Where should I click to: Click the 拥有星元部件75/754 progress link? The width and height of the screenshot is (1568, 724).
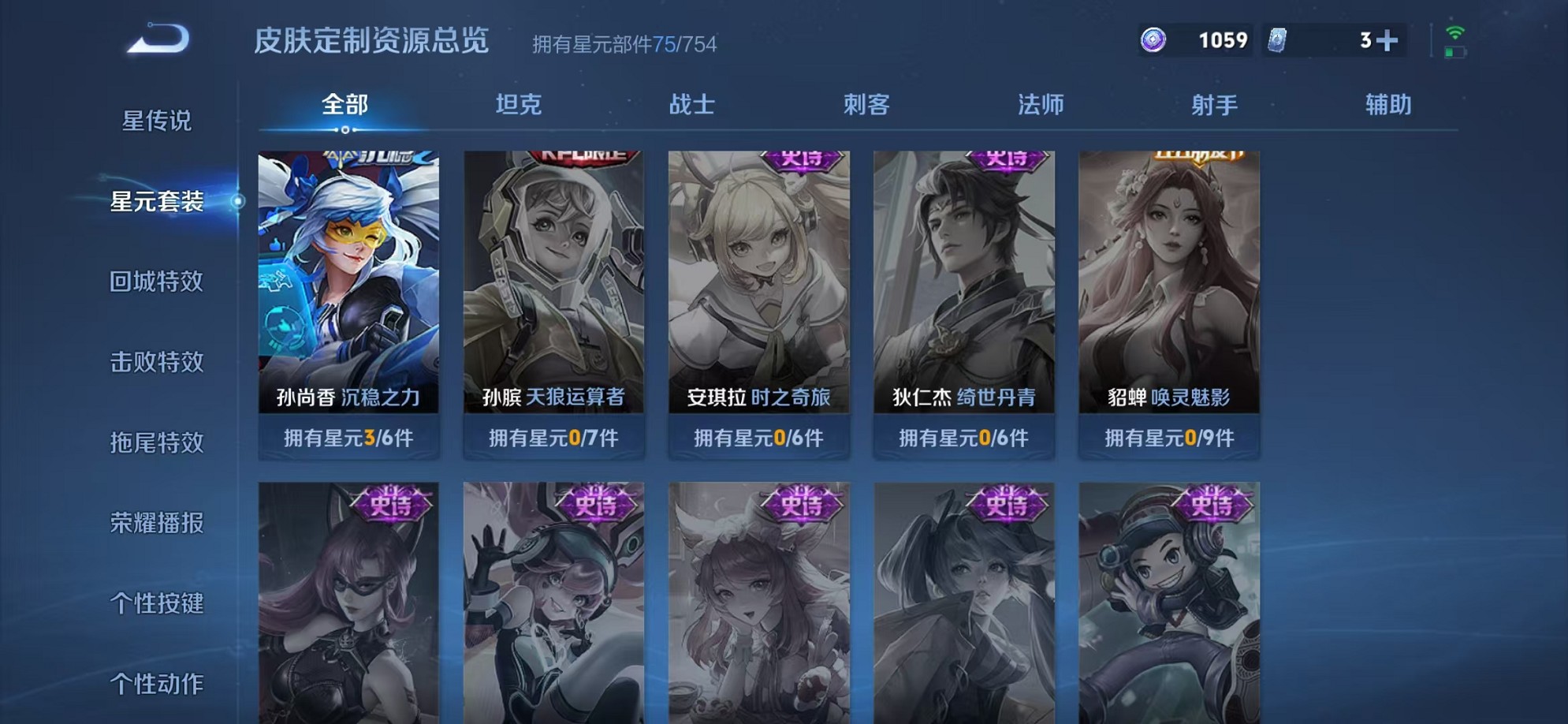(x=622, y=44)
